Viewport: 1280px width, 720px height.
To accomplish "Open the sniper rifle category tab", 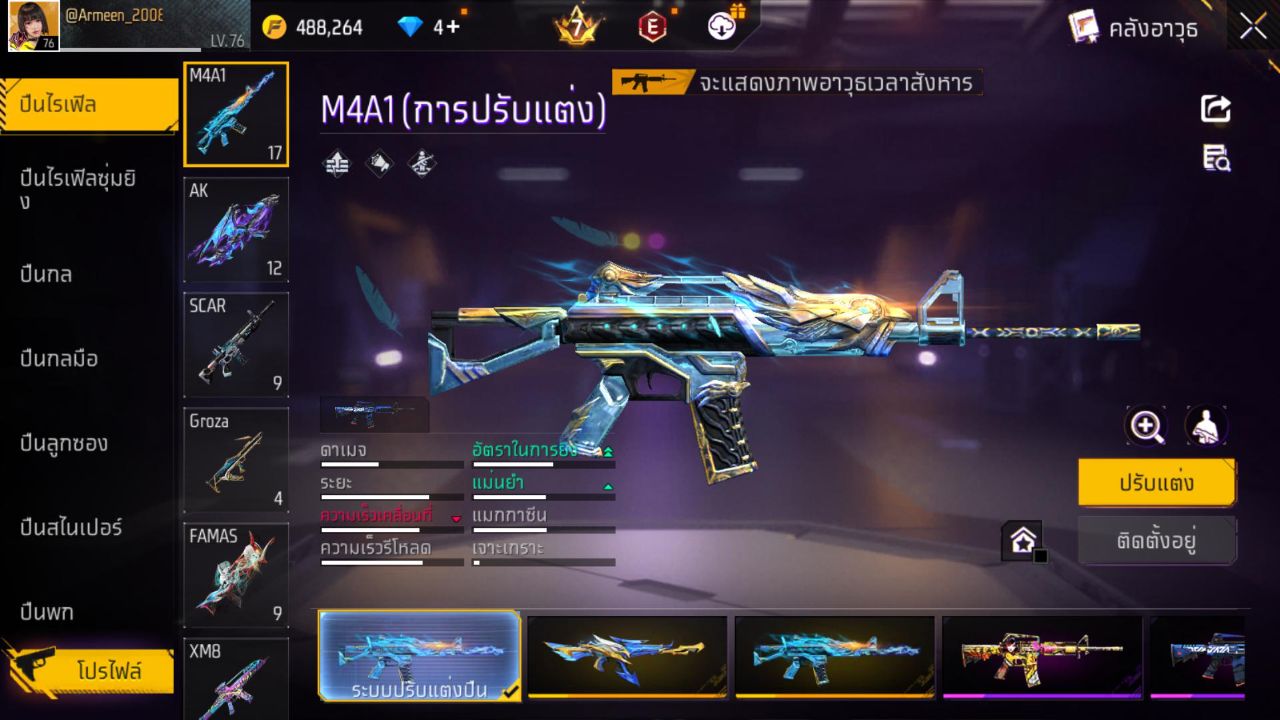I will [70, 527].
